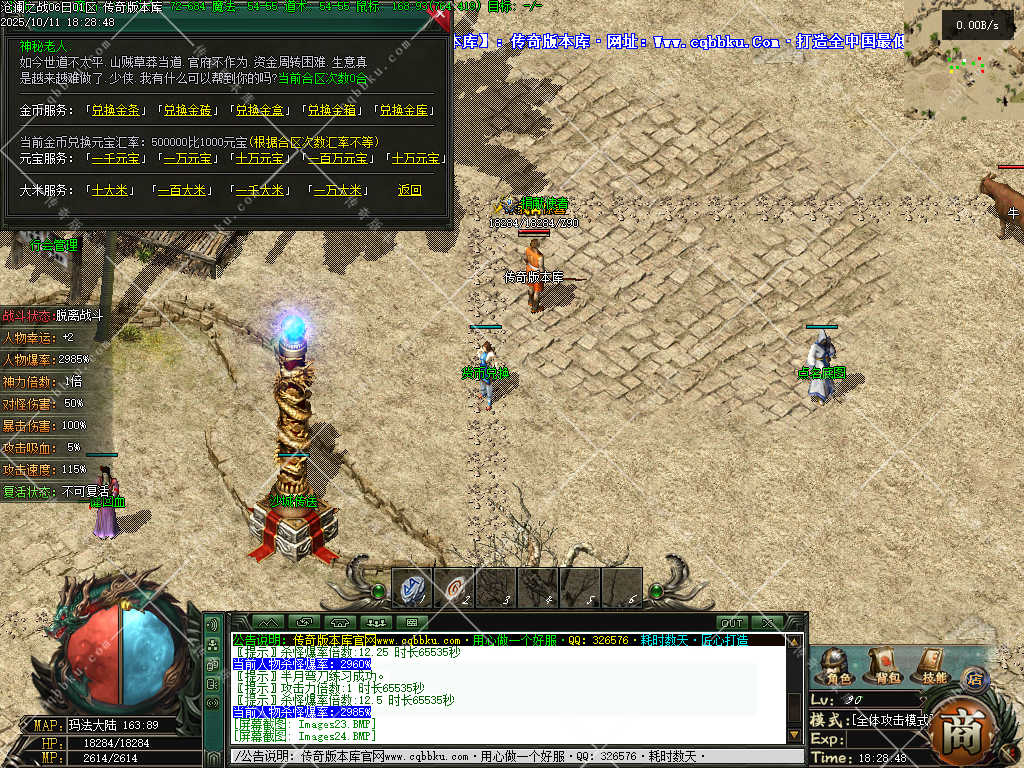Select the 一千大米 rice option
Image resolution: width=1024 pixels, height=768 pixels.
pos(259,190)
